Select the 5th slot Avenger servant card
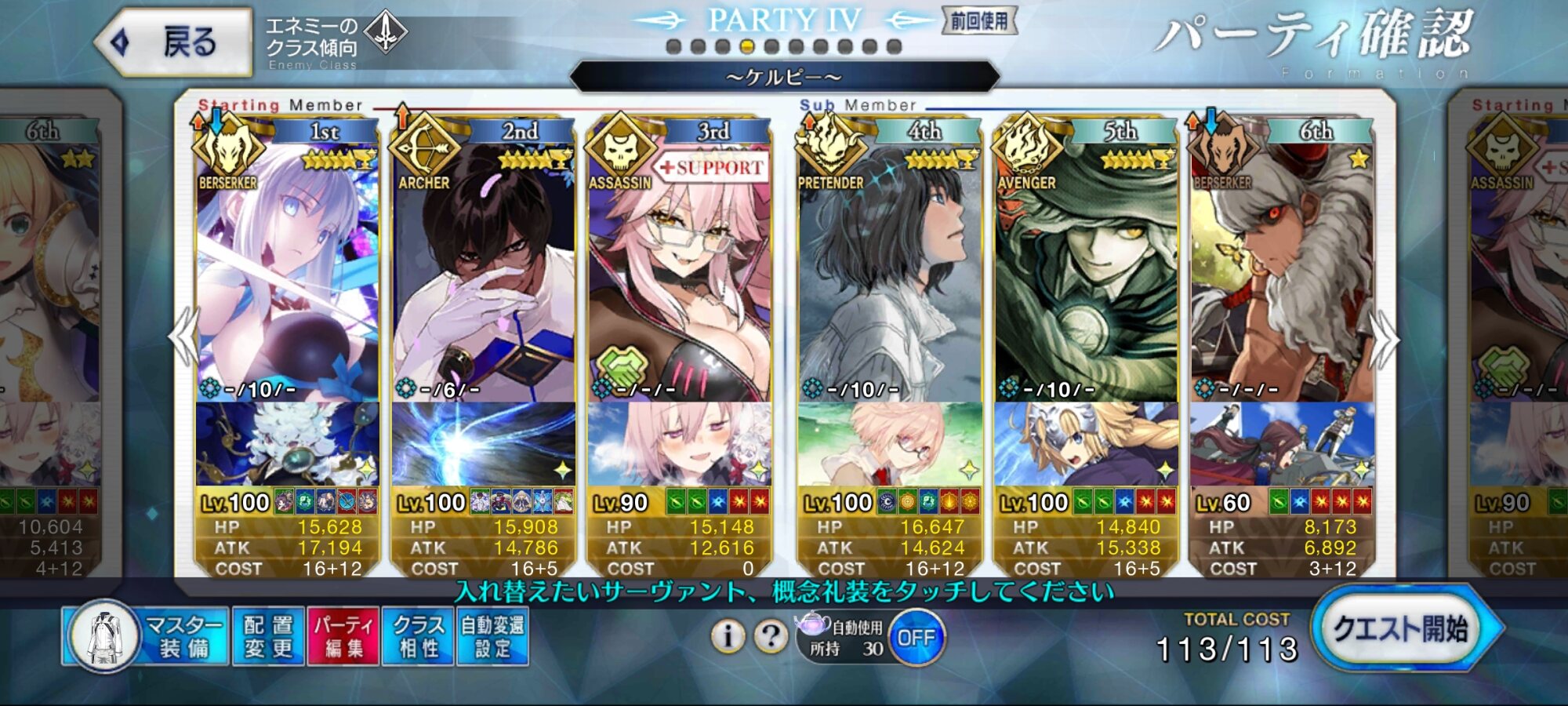This screenshot has width=1568, height=706. (x=1085, y=267)
